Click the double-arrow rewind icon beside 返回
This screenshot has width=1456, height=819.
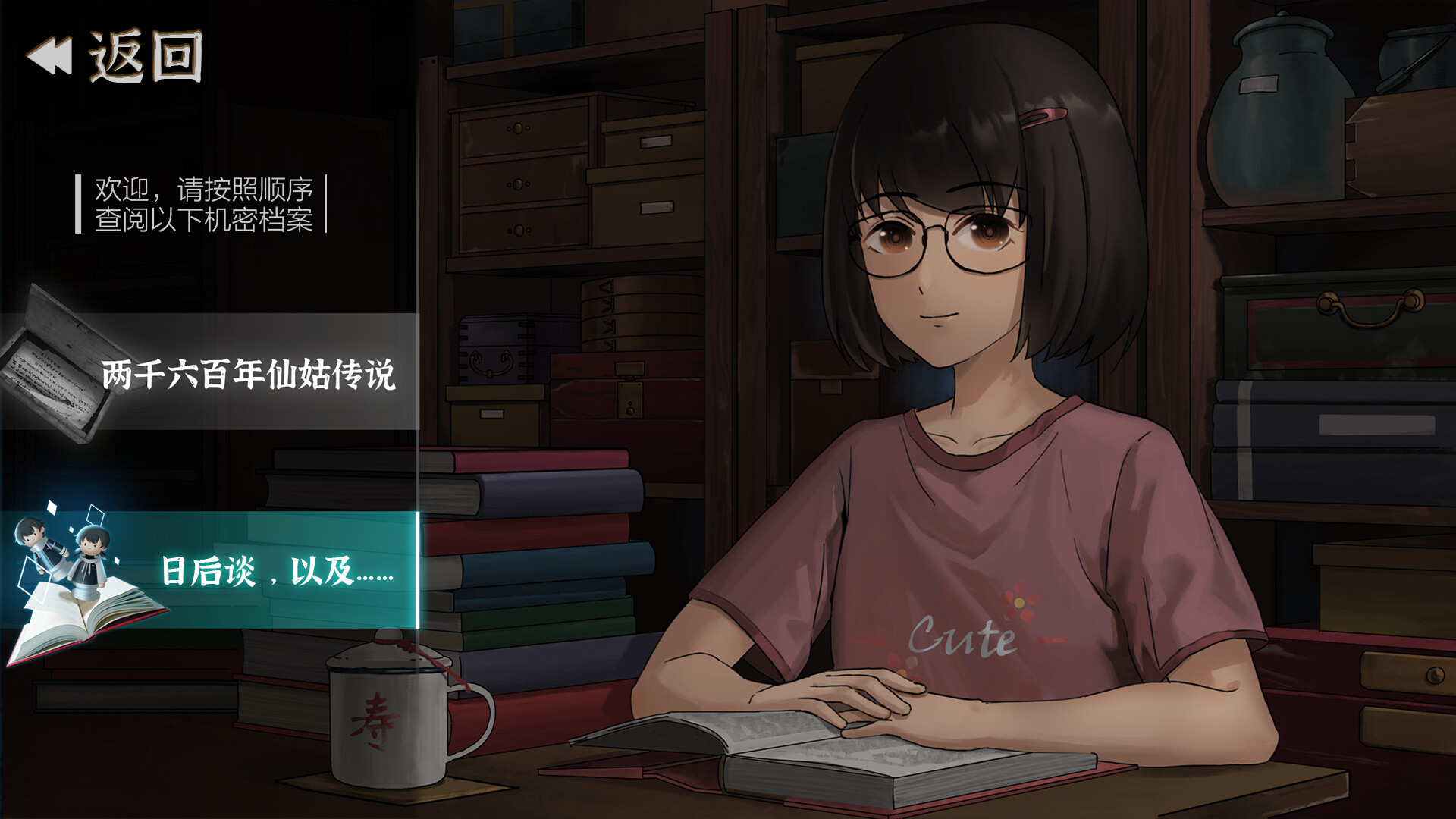click(51, 55)
